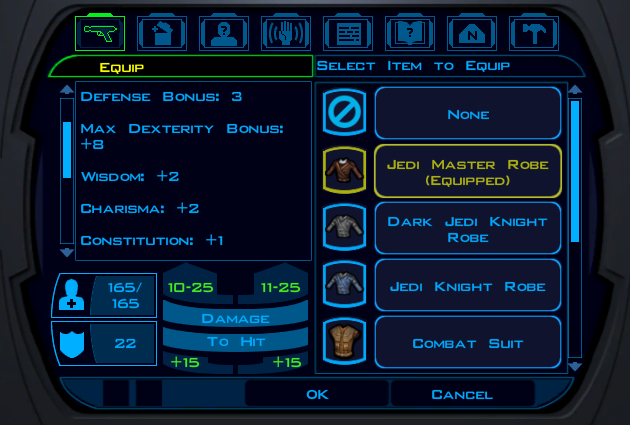Select the Combat Suit
This screenshot has height=425, width=630.
point(467,343)
